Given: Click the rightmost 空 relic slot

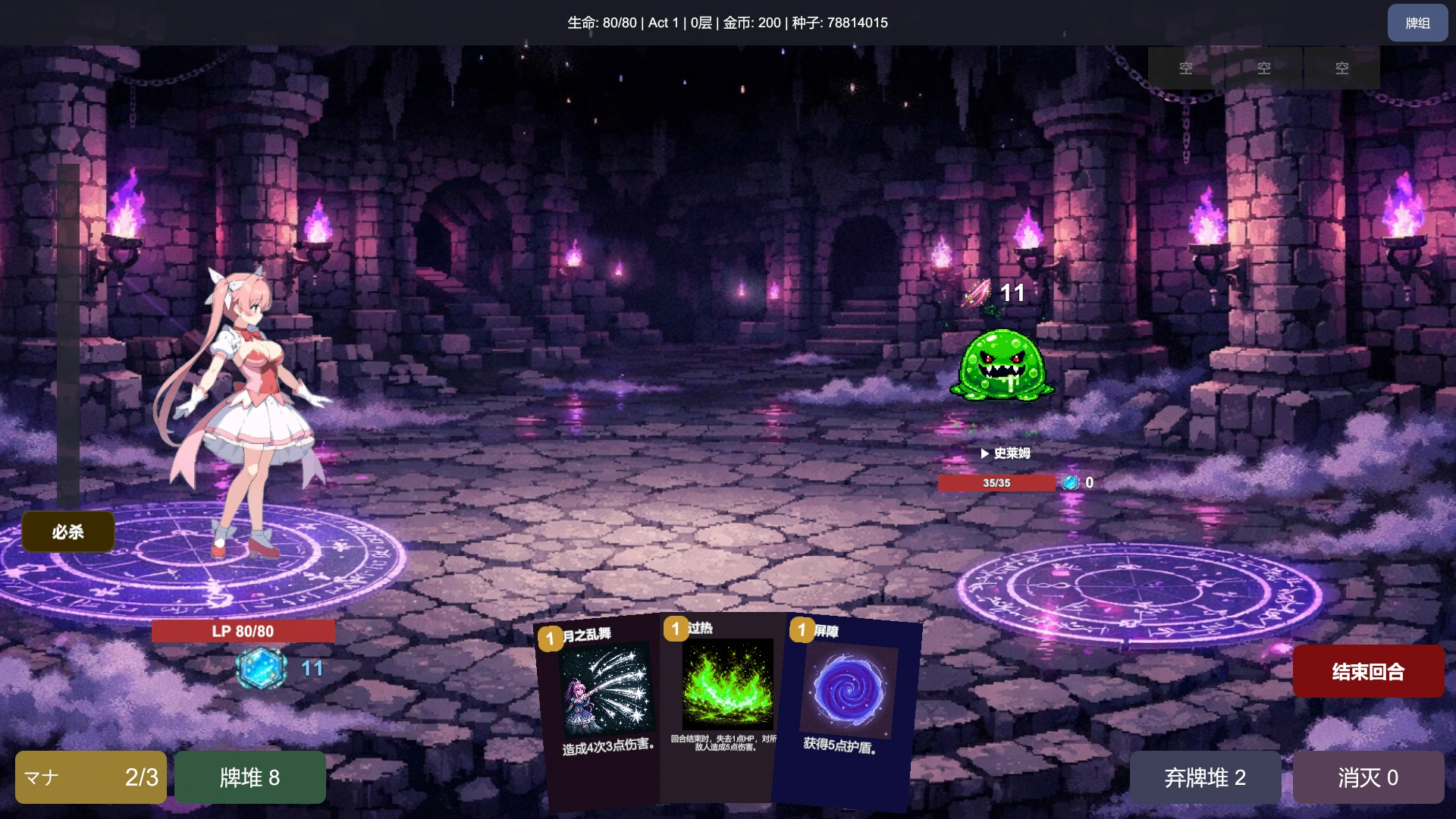Looking at the screenshot, I should tap(1341, 68).
